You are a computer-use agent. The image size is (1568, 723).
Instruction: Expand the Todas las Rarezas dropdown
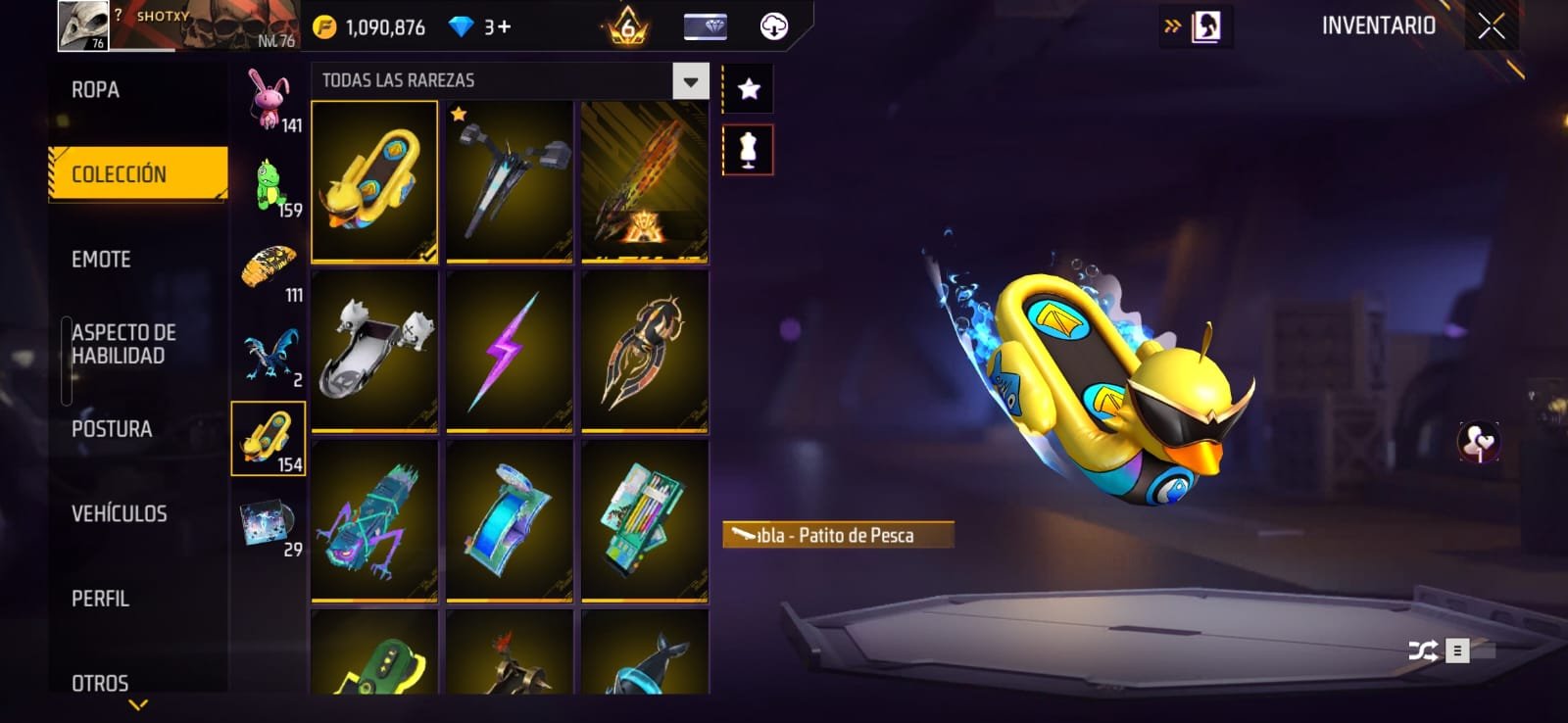(x=690, y=81)
